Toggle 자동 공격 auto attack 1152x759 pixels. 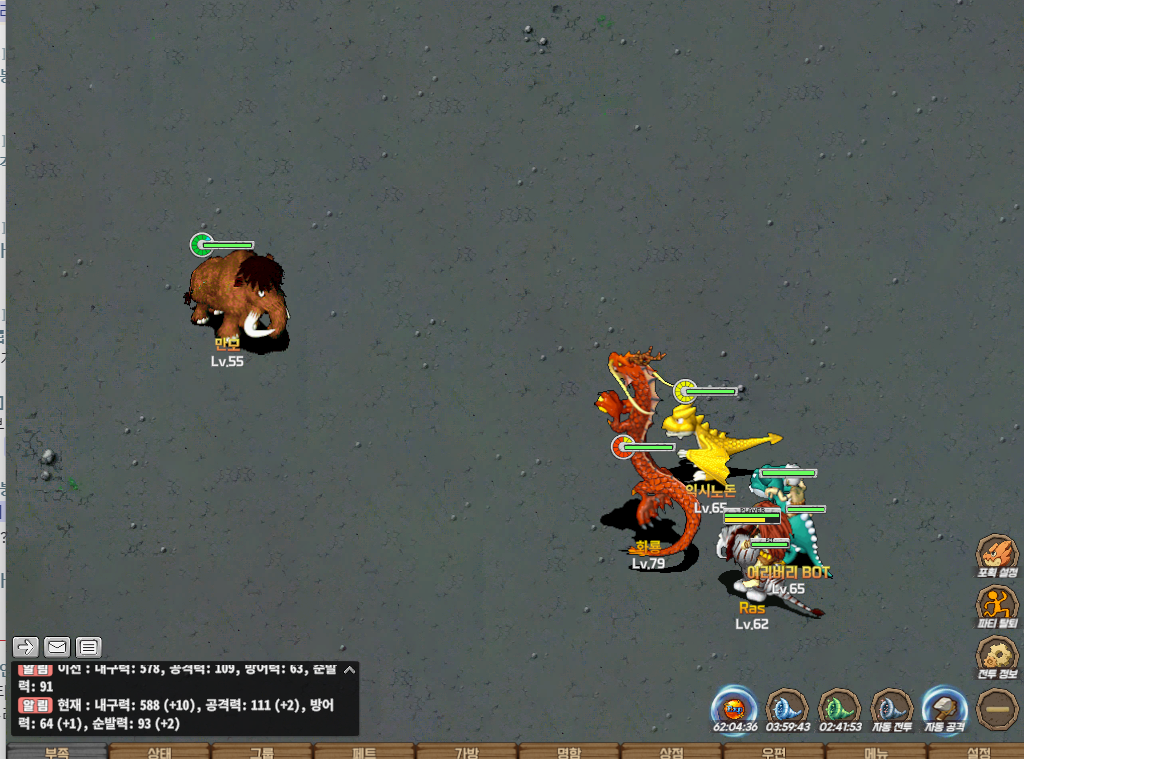click(x=944, y=708)
